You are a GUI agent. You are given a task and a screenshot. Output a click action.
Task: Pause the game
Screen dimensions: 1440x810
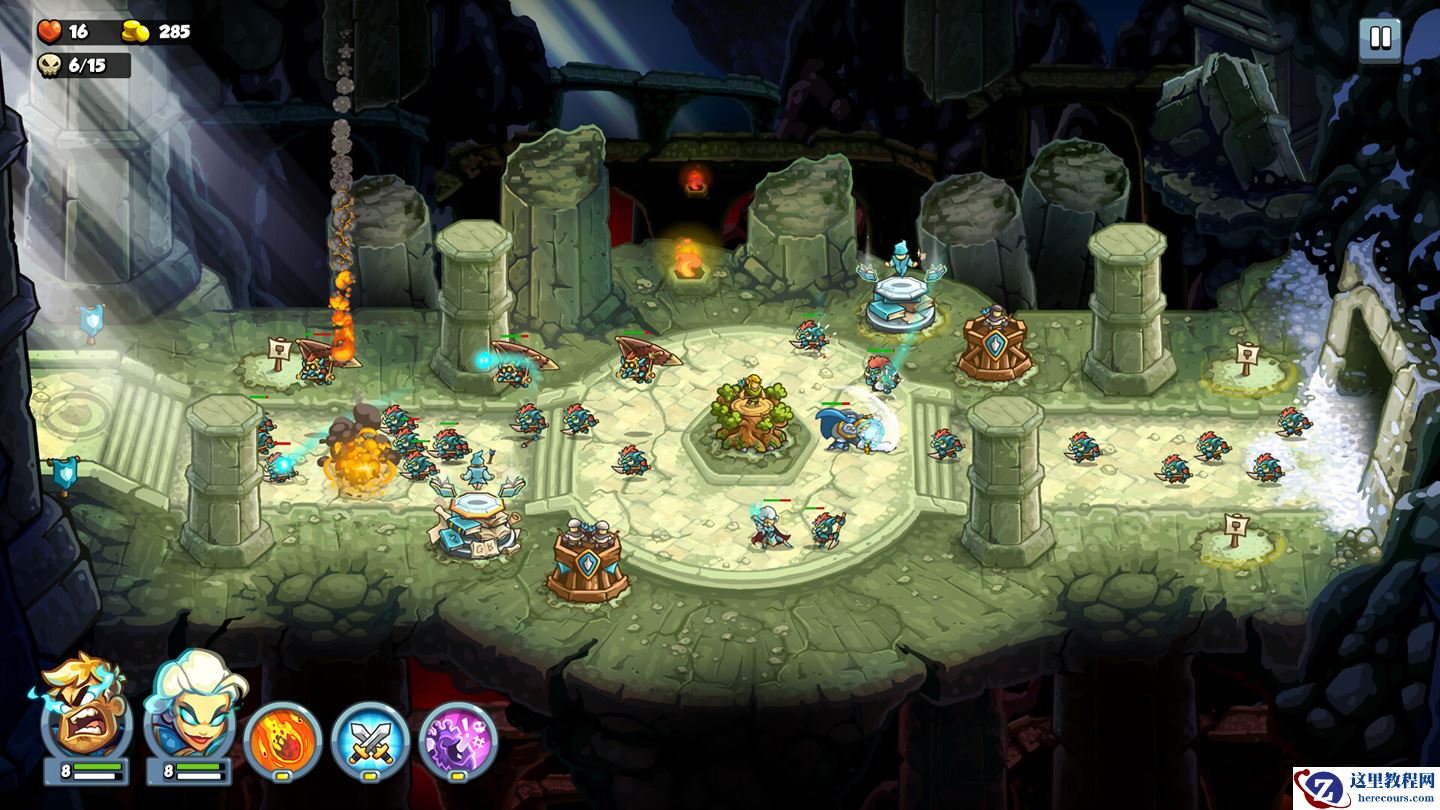click(1380, 39)
